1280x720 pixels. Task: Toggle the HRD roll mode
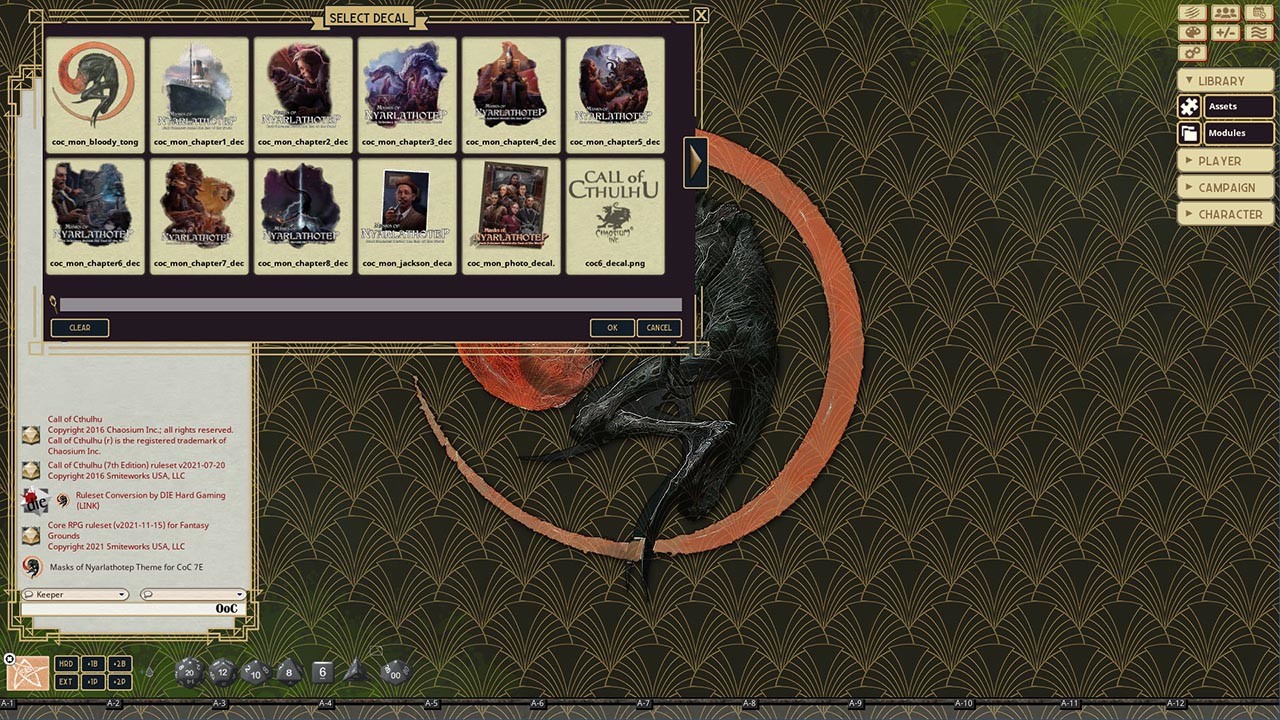tap(66, 663)
